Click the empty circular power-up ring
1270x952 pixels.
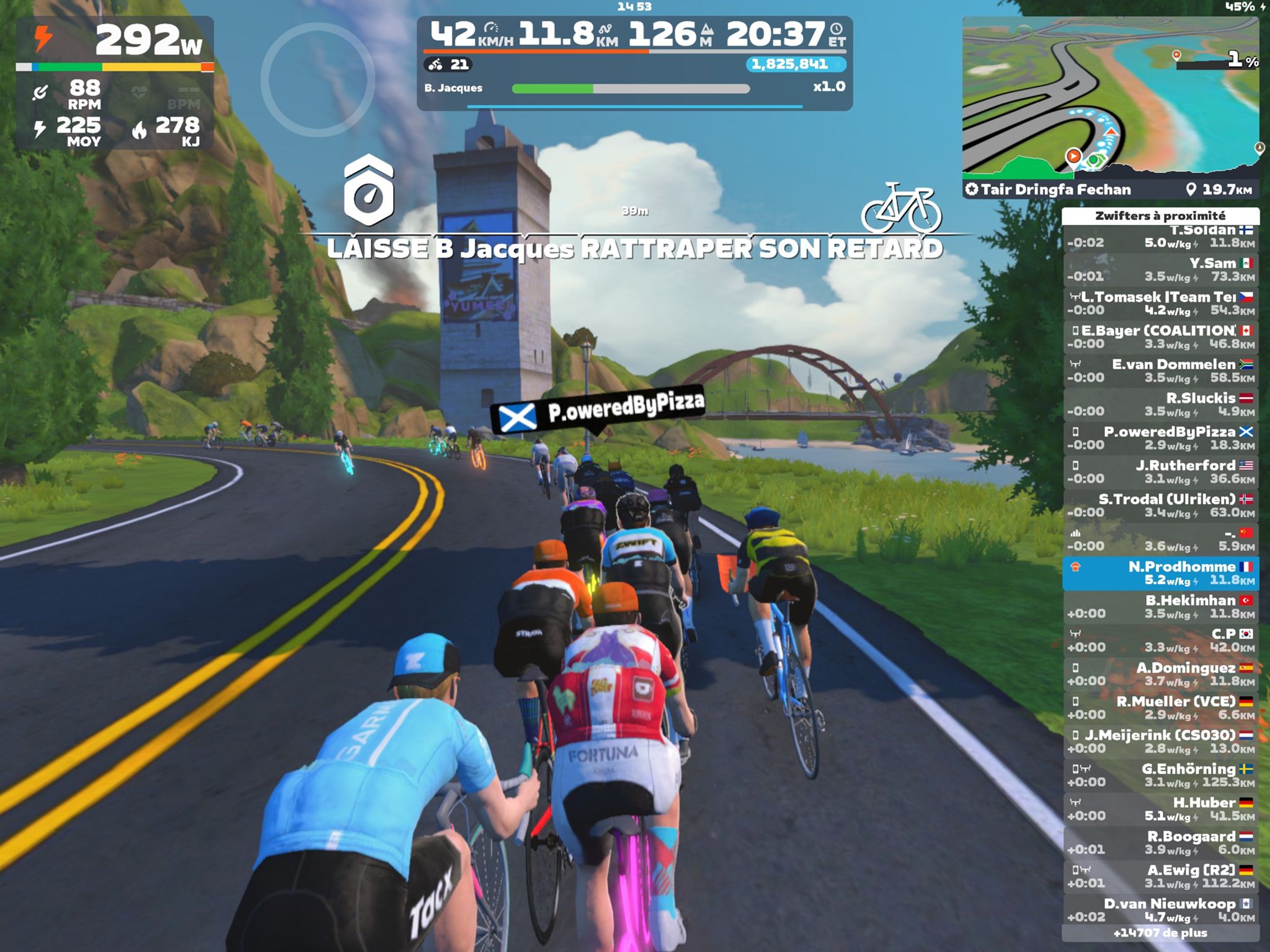(317, 79)
